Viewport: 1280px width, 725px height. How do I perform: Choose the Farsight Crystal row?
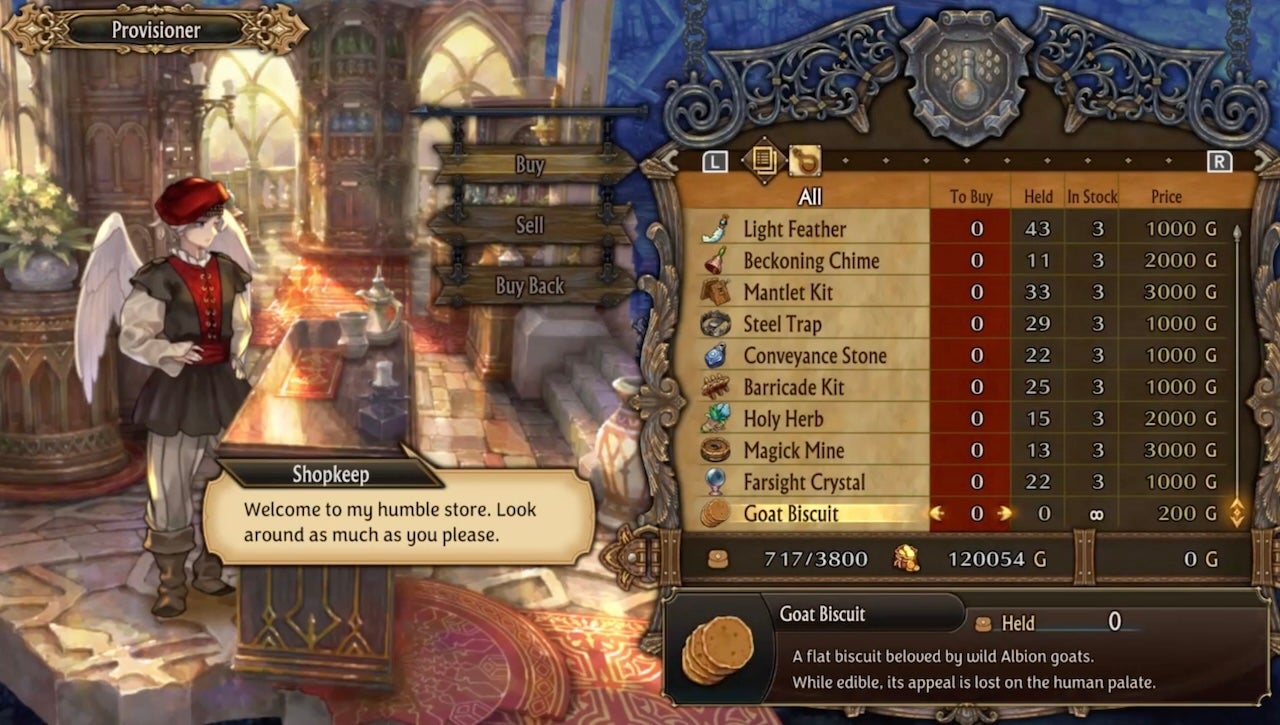804,482
